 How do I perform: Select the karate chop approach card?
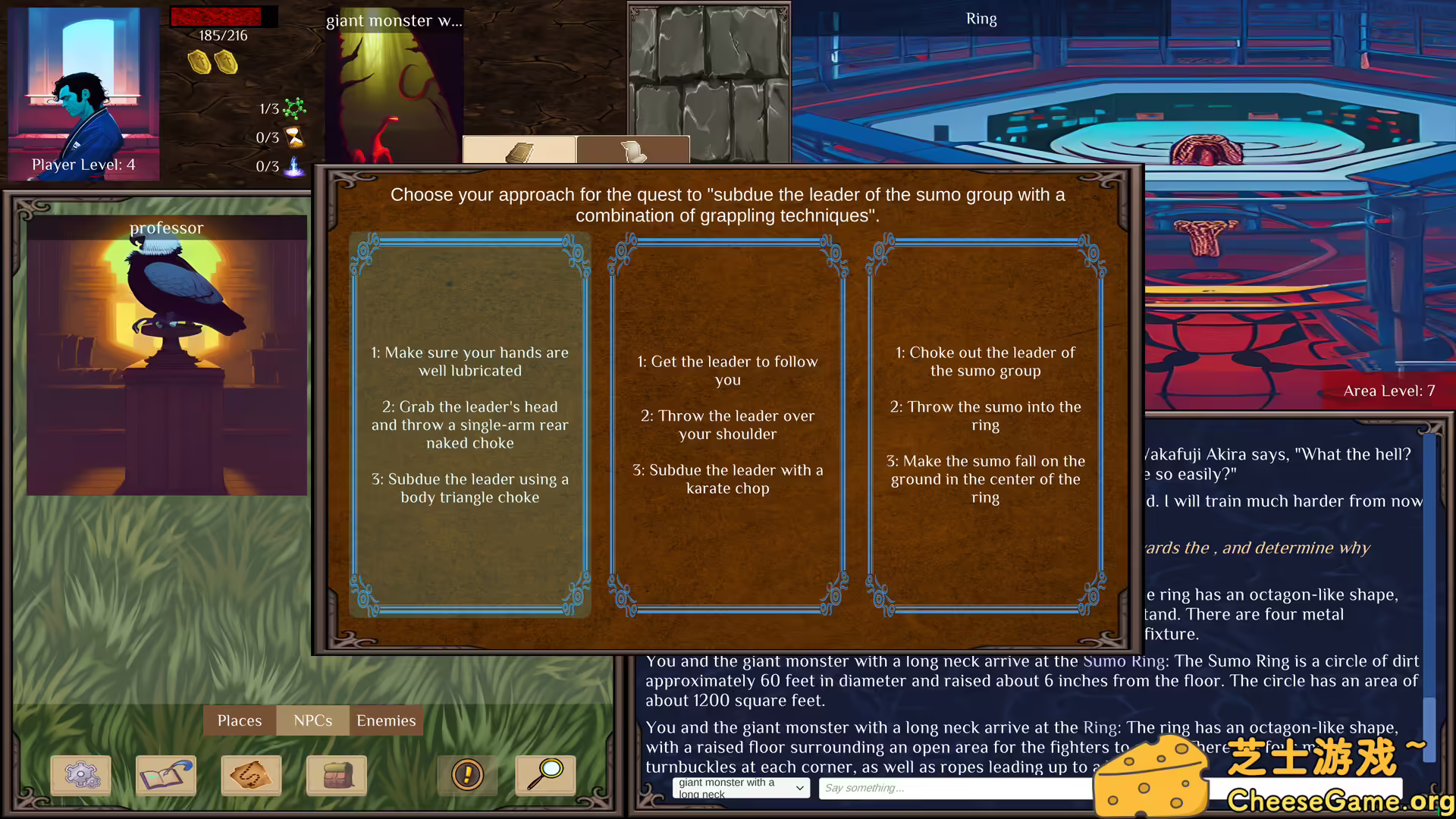(727, 425)
